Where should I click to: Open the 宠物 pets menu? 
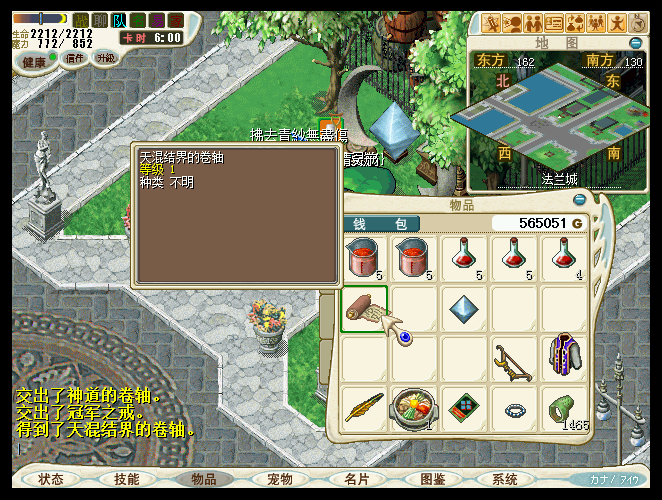point(279,479)
